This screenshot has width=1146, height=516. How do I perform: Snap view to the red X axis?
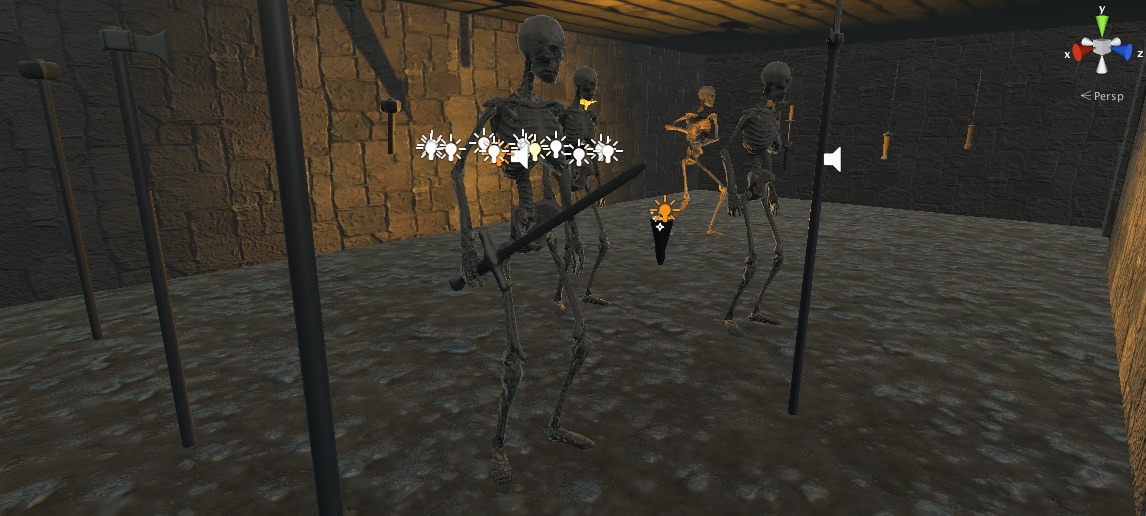(x=1082, y=50)
